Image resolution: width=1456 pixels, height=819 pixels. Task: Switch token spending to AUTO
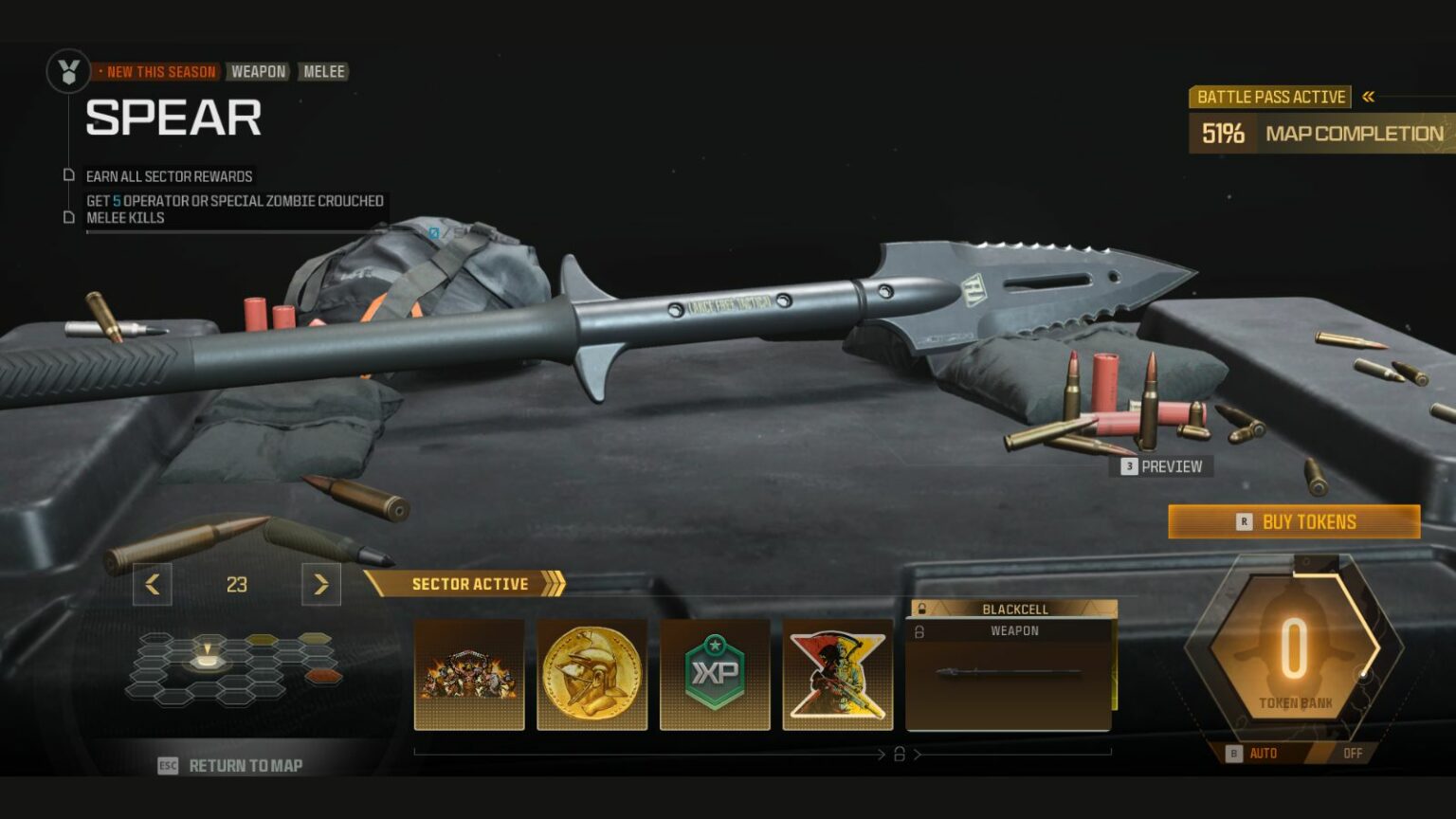1262,754
